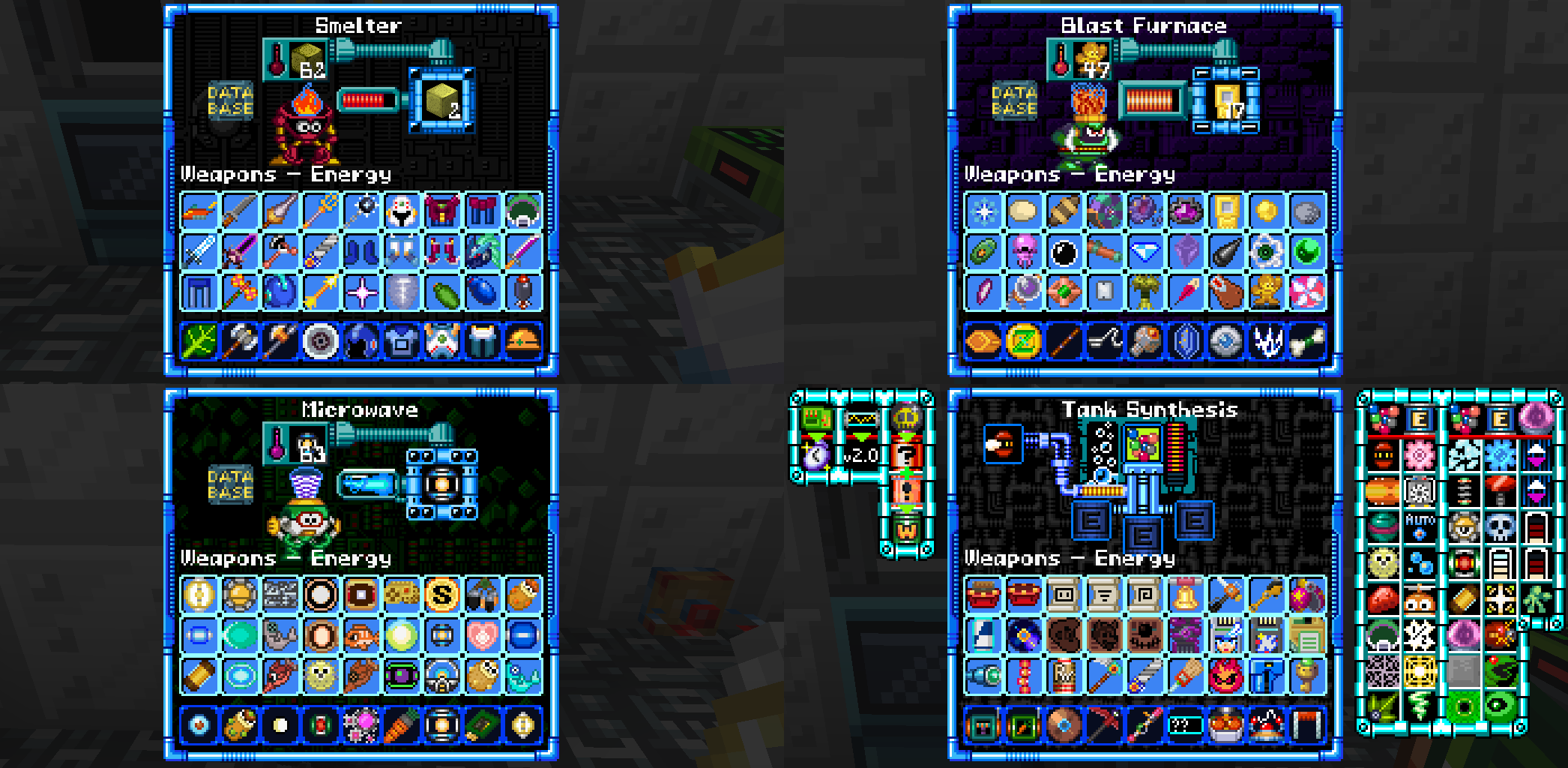Select the pickaxe in the Tank Synthesis grid
This screenshot has height=768, width=1568.
pyautogui.click(x=1104, y=724)
